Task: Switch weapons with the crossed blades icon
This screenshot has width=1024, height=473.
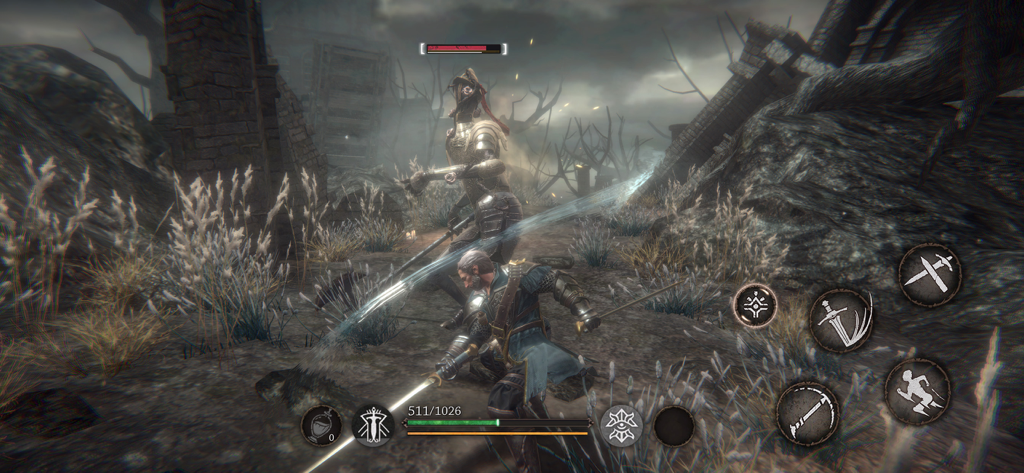Action: click(929, 274)
